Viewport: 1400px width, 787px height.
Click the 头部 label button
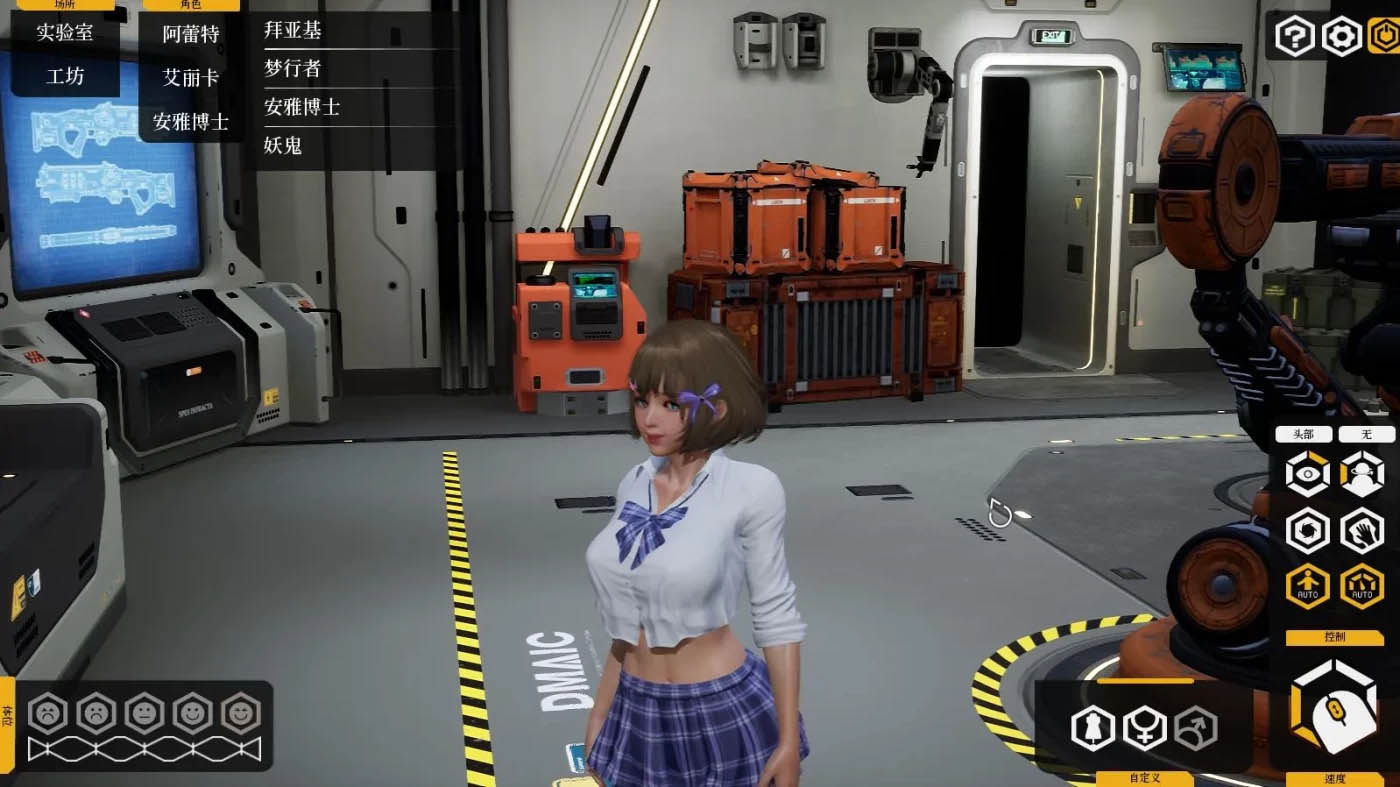pyautogui.click(x=1303, y=435)
